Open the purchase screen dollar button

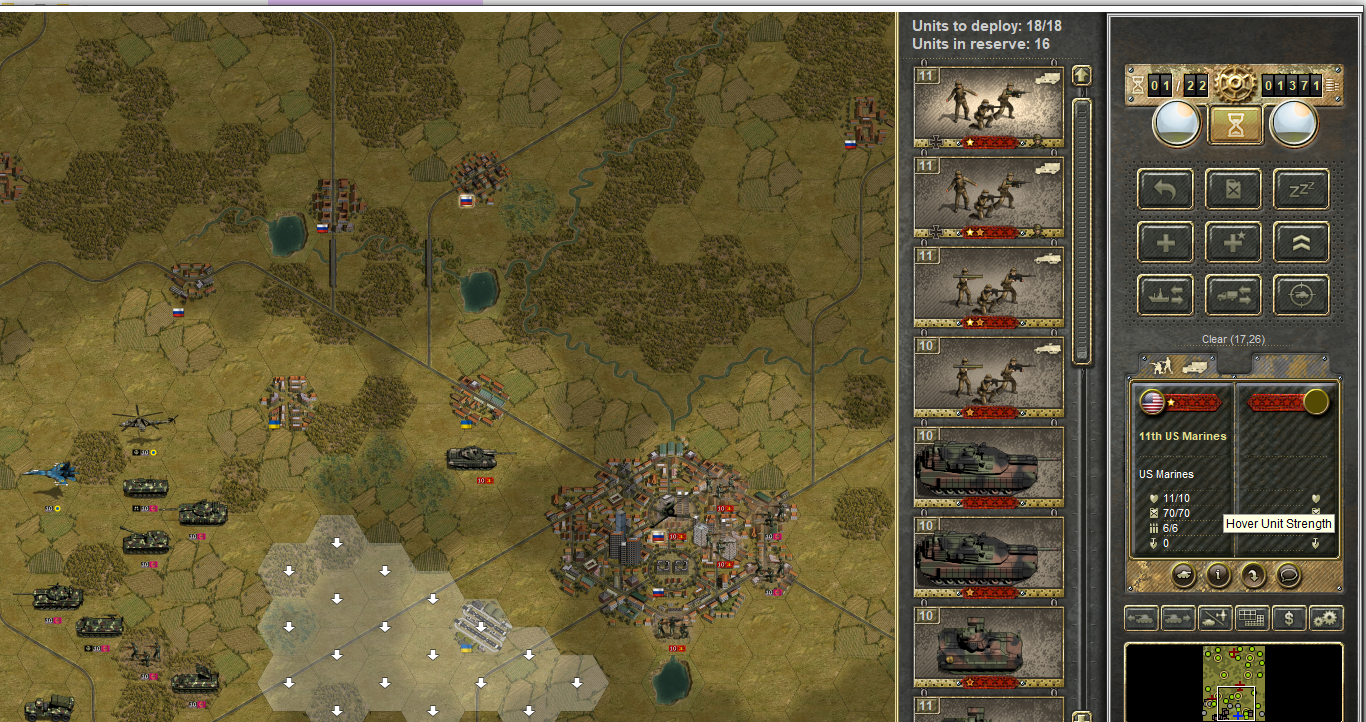click(x=1289, y=619)
